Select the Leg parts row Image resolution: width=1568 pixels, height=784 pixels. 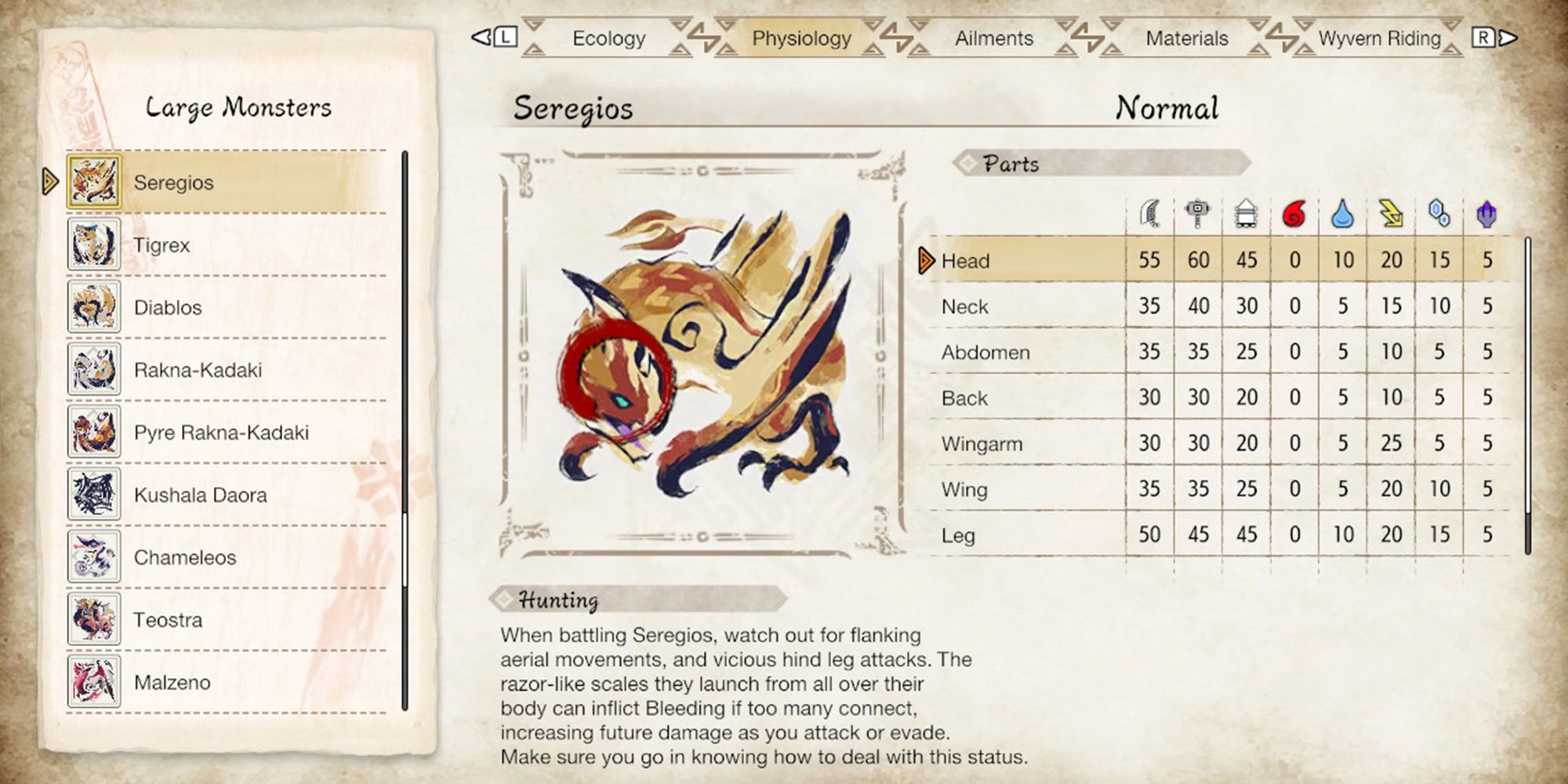[x=1019, y=534]
